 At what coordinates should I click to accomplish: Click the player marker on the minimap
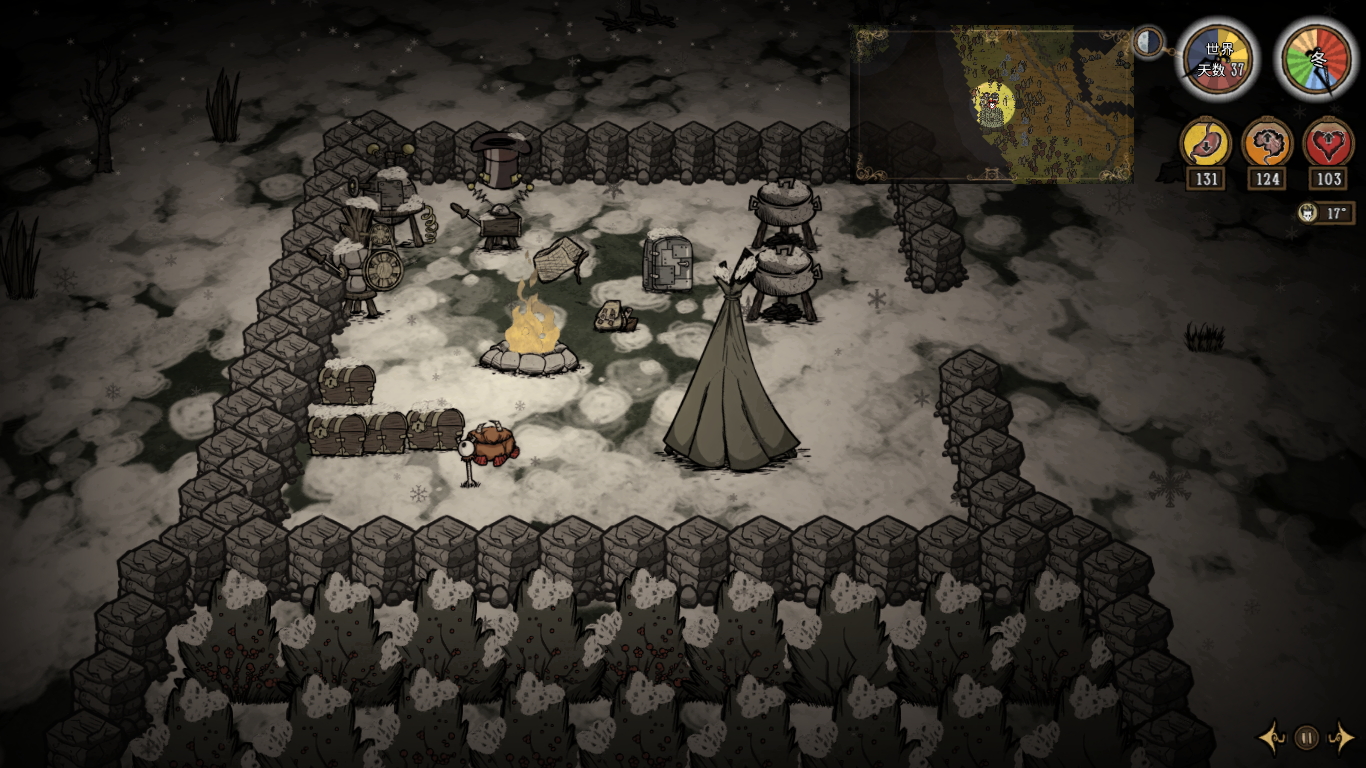pos(992,103)
